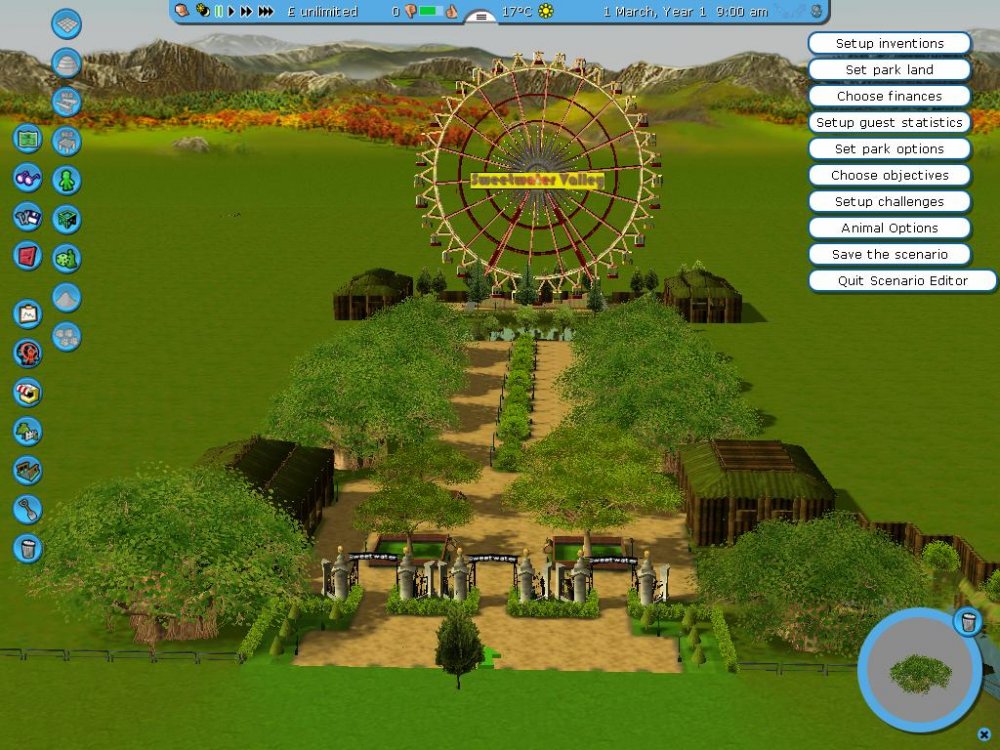Viewport: 1000px width, 750px height.
Task: Open Set park options
Action: [889, 149]
